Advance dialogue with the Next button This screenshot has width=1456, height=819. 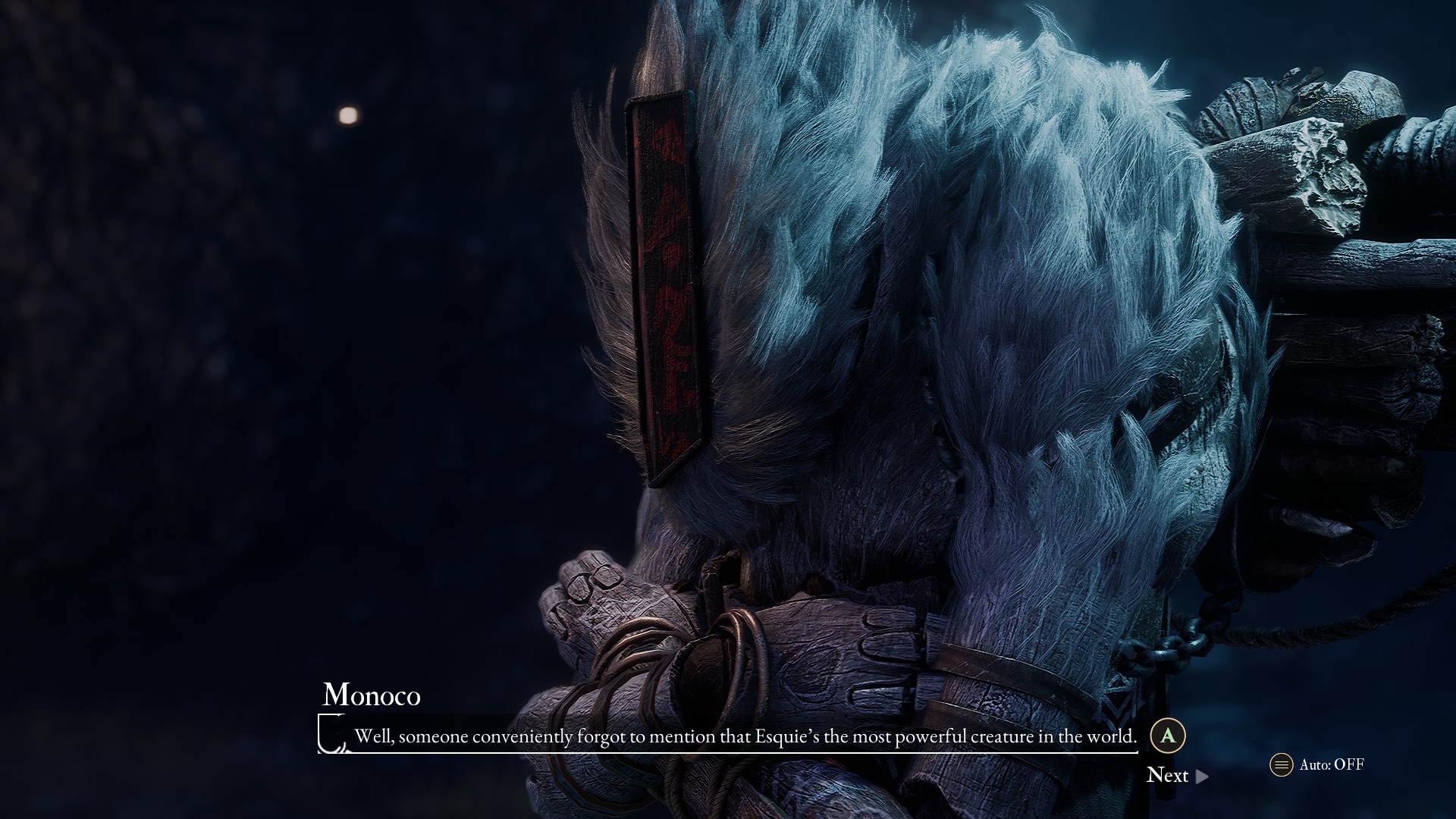(1176, 775)
